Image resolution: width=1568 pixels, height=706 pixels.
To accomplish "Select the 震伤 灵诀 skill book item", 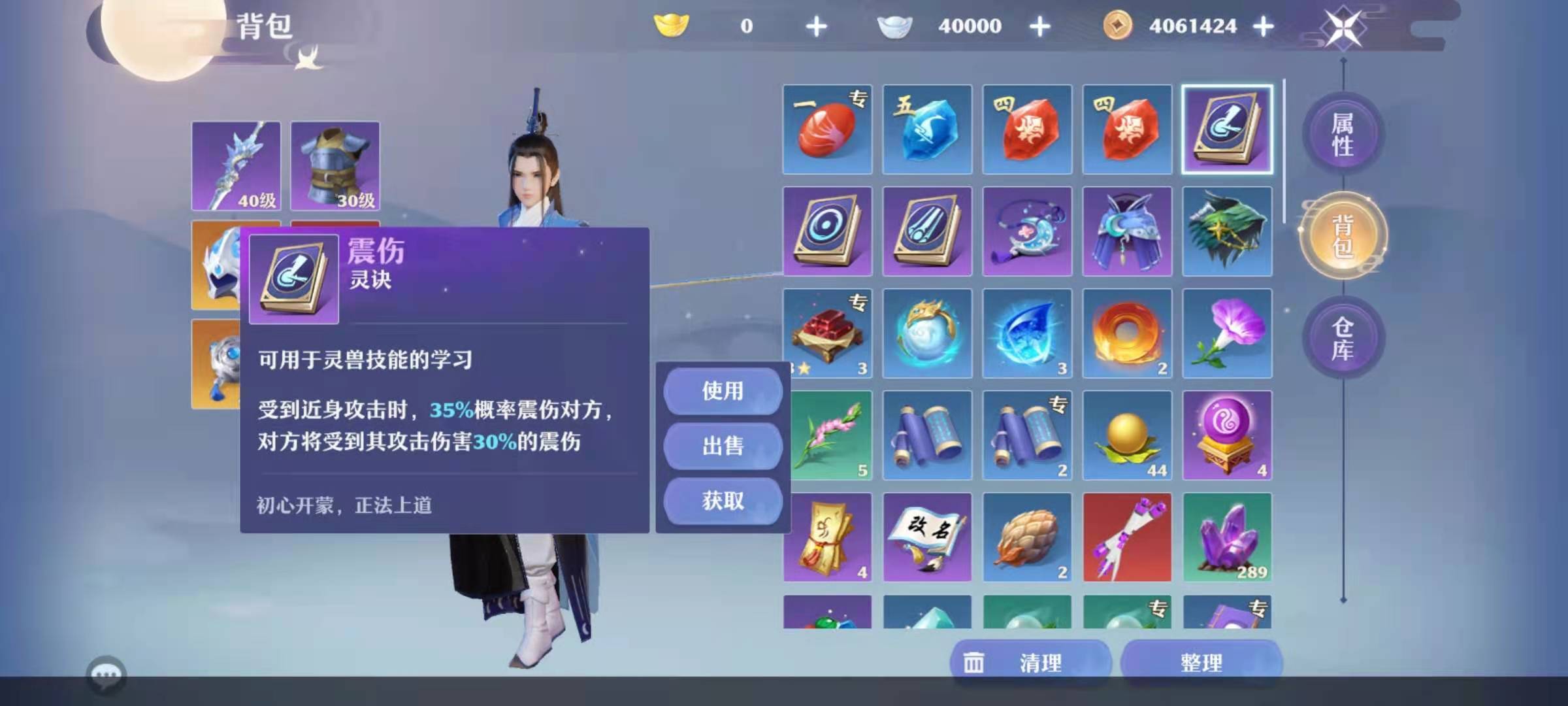I will [1227, 129].
